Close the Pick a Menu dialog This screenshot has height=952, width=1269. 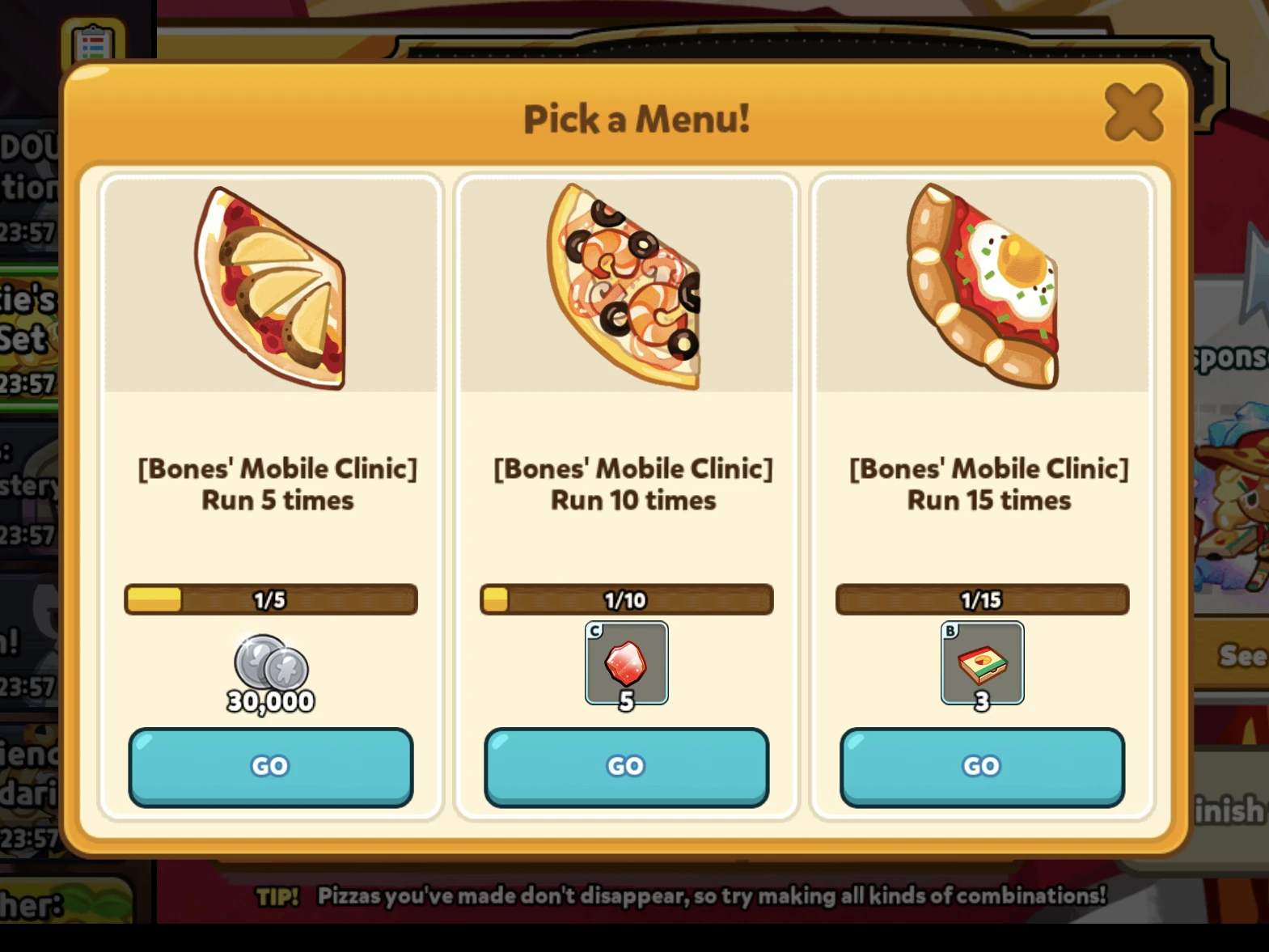[x=1134, y=113]
